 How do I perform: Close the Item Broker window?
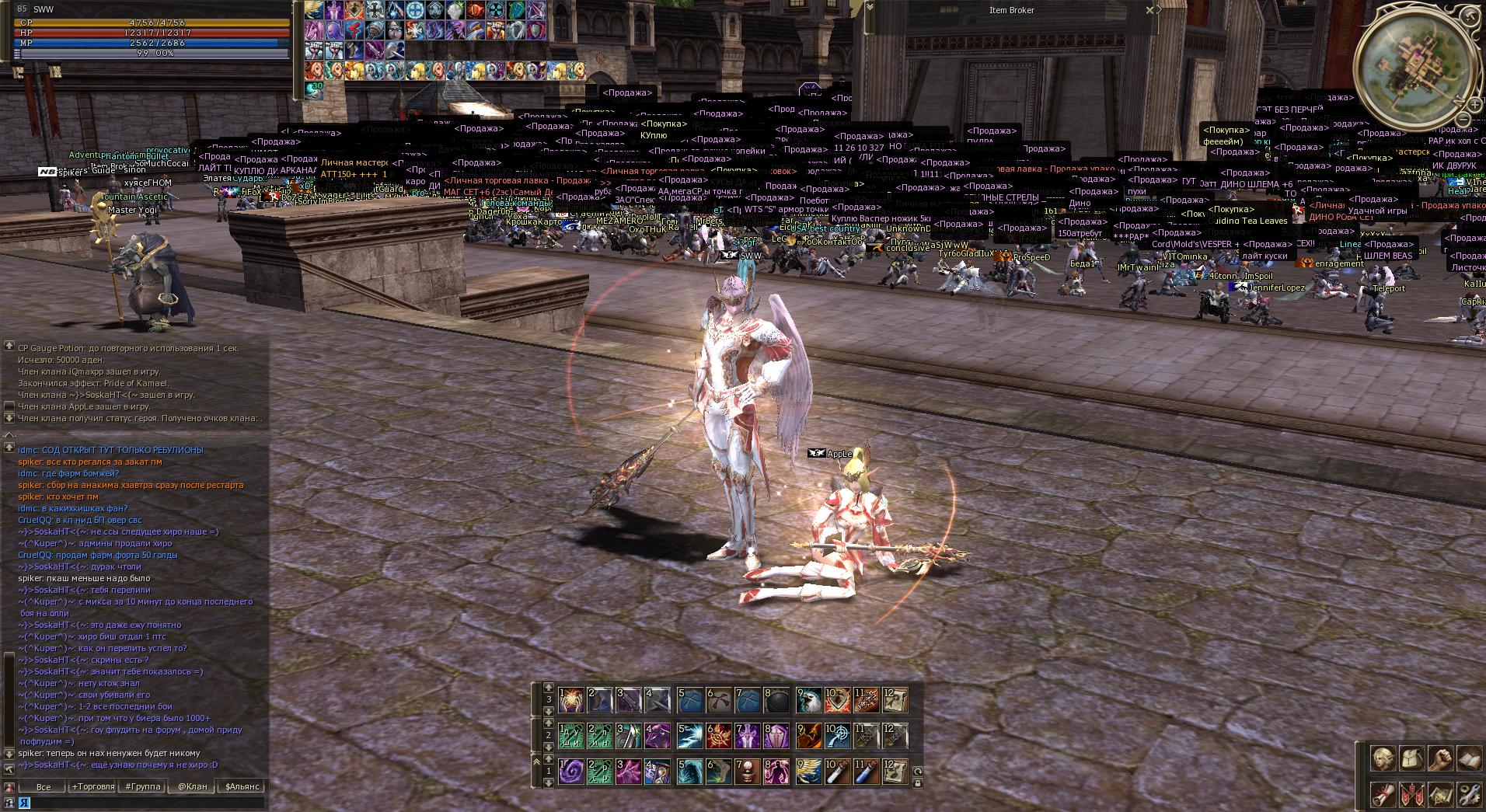[1150, 10]
